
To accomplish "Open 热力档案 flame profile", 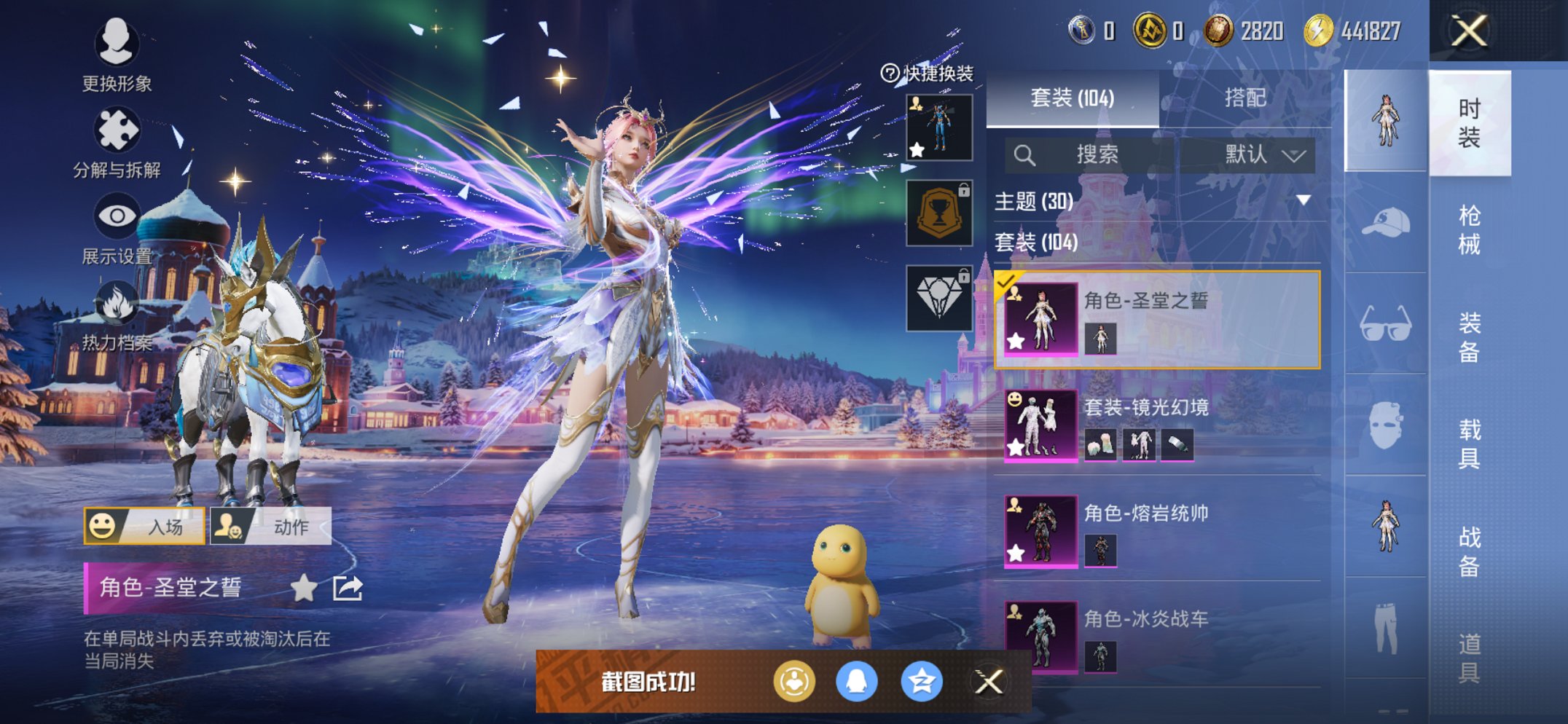I will [x=117, y=315].
